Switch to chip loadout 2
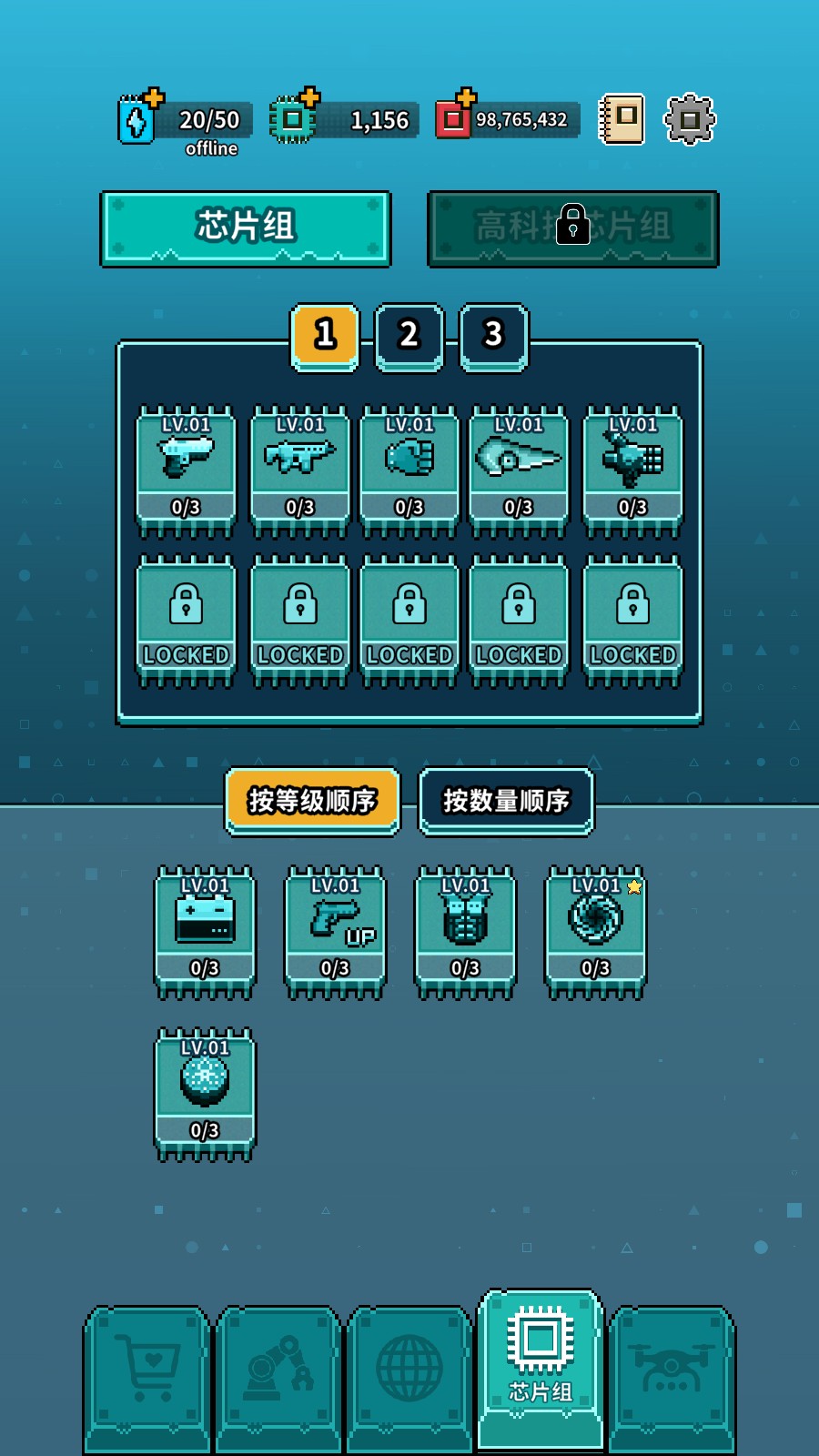This screenshot has height=1456, width=819. point(409,337)
